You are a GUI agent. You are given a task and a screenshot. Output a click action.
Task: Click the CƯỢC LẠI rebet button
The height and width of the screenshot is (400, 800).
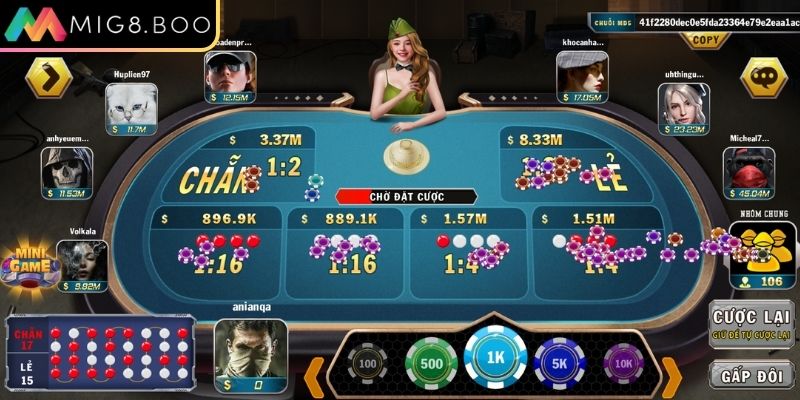click(751, 324)
